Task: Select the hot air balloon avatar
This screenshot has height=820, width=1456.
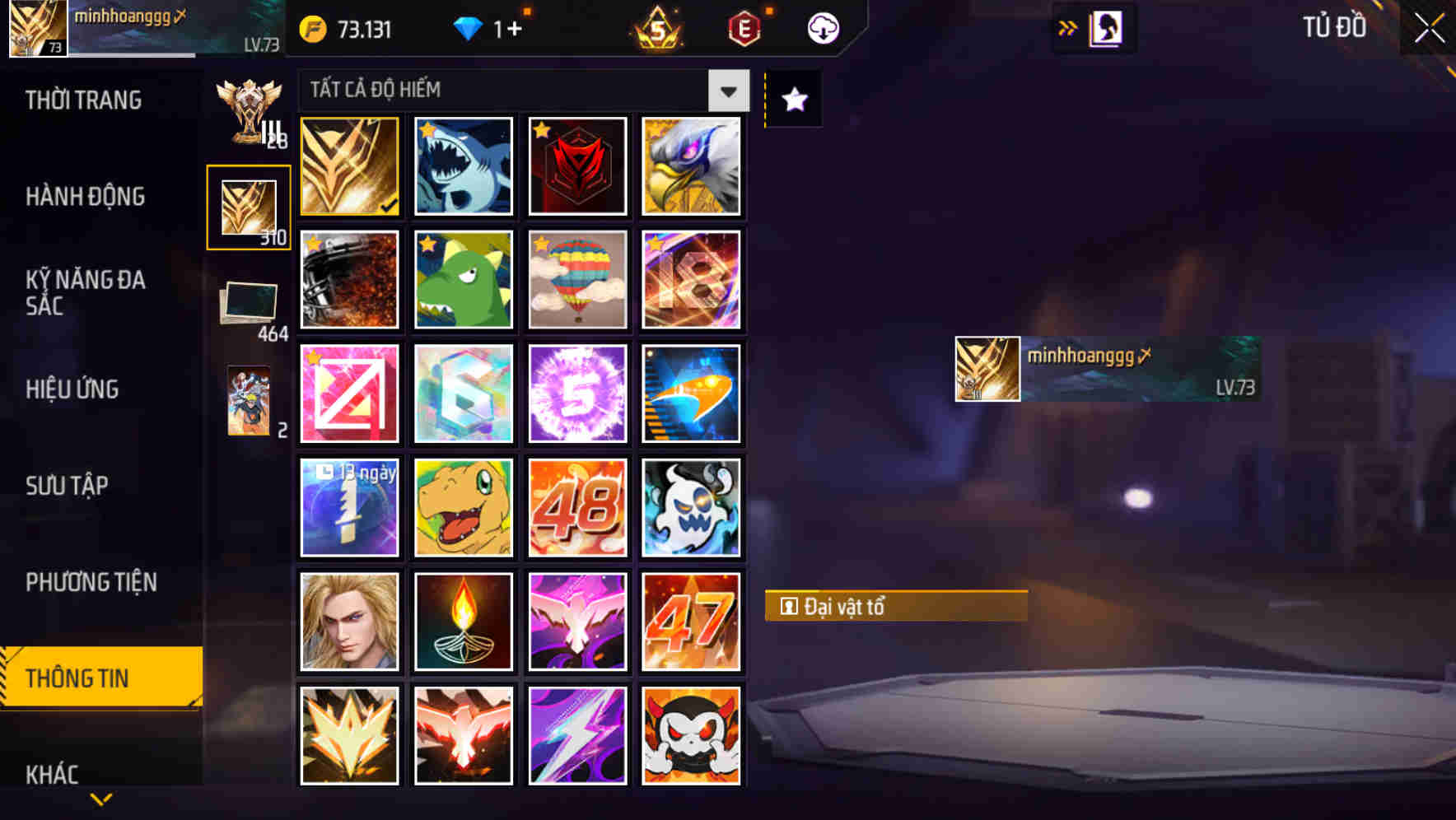Action: 577,280
